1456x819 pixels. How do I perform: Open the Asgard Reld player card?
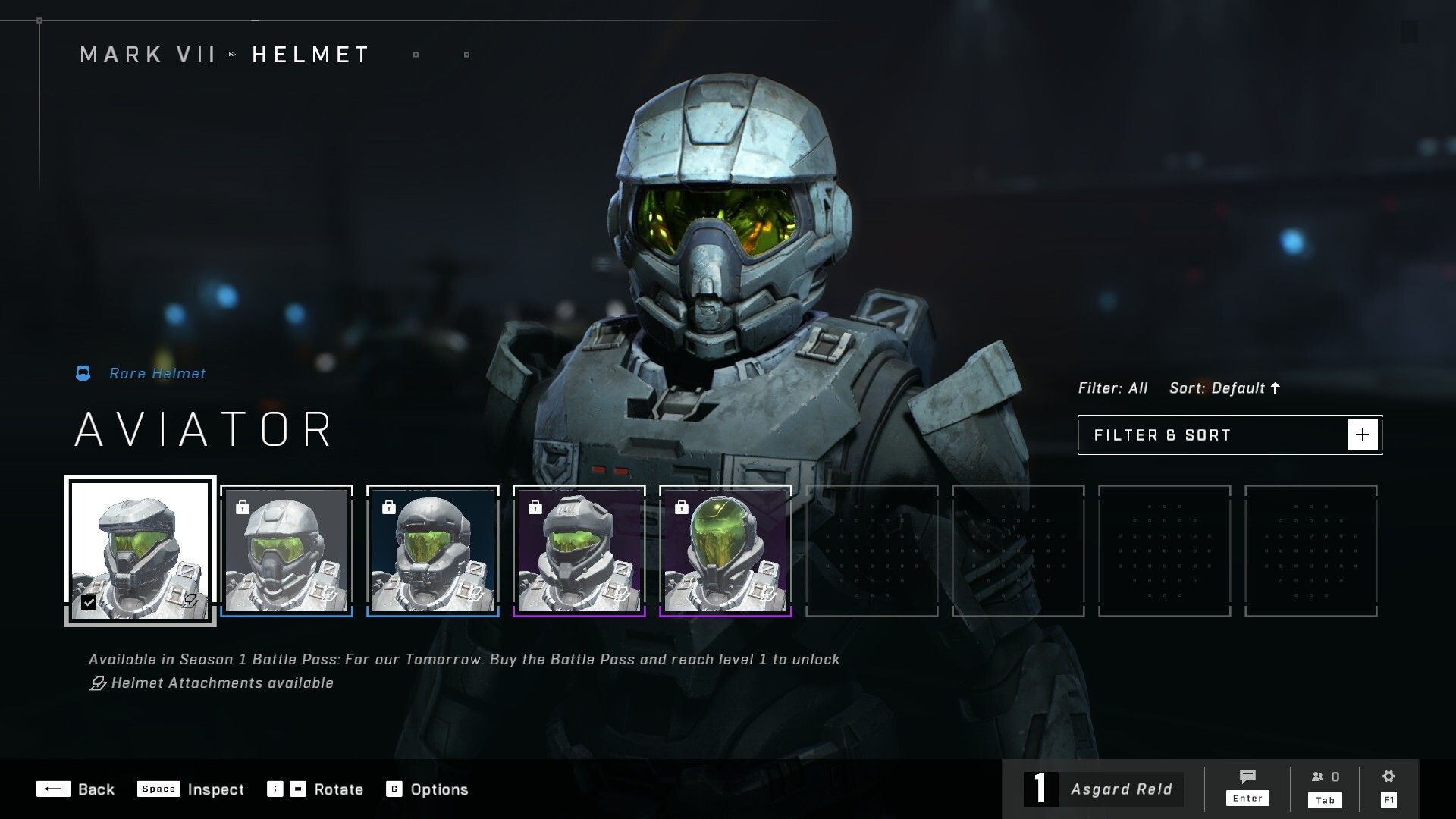pyautogui.click(x=1103, y=789)
